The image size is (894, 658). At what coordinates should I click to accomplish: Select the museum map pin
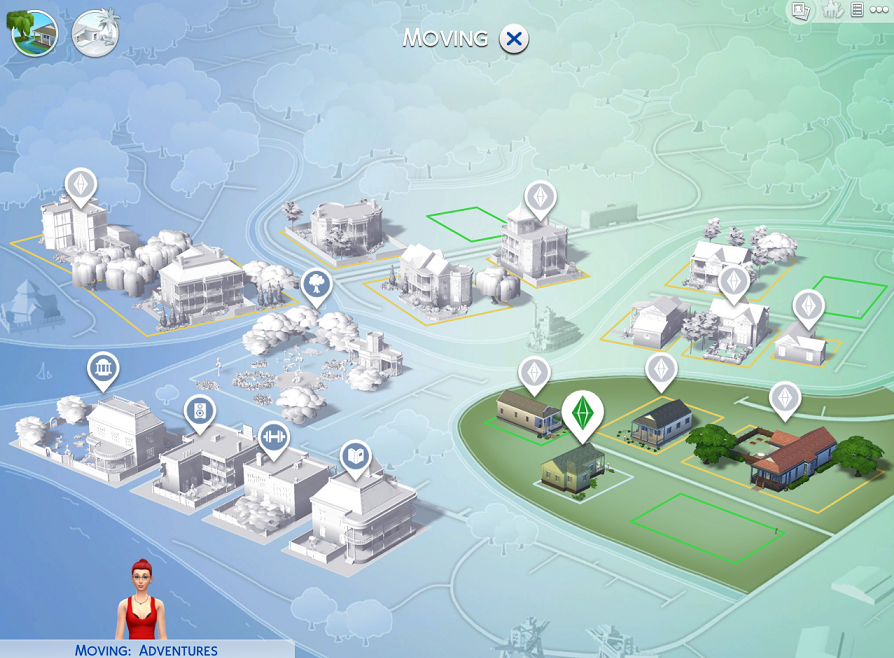[x=103, y=369]
